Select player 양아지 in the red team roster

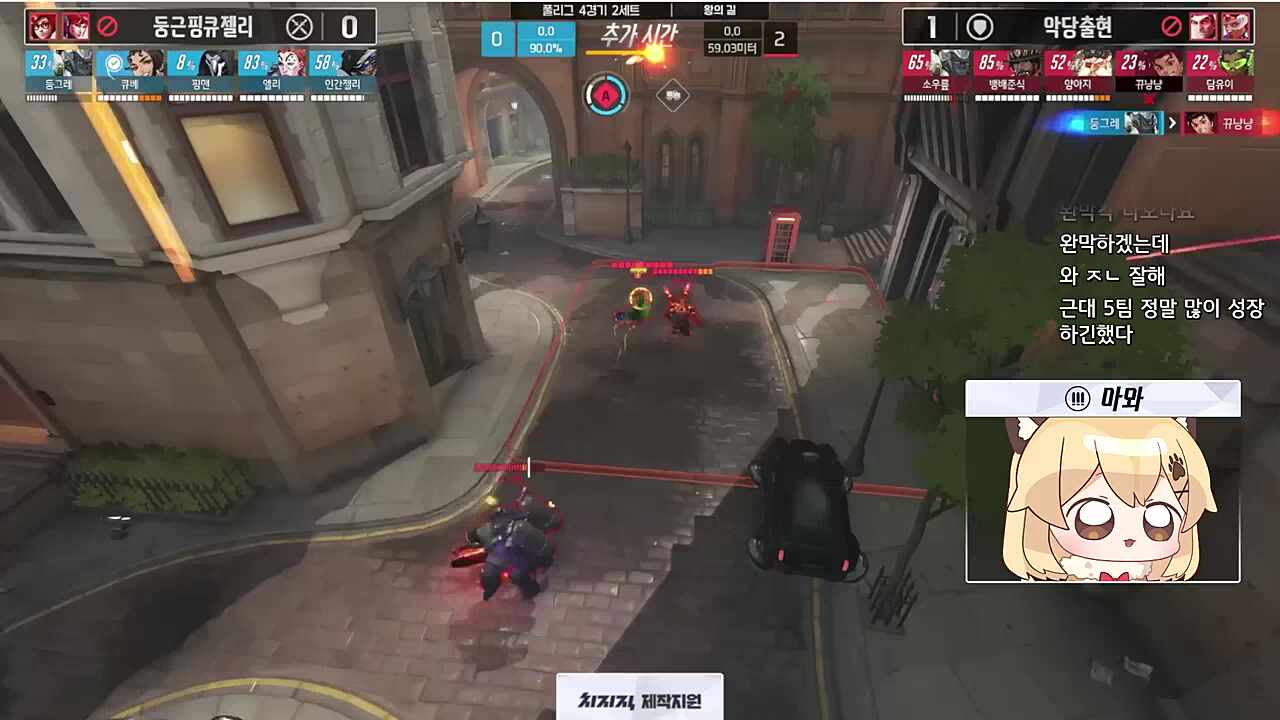[1078, 72]
